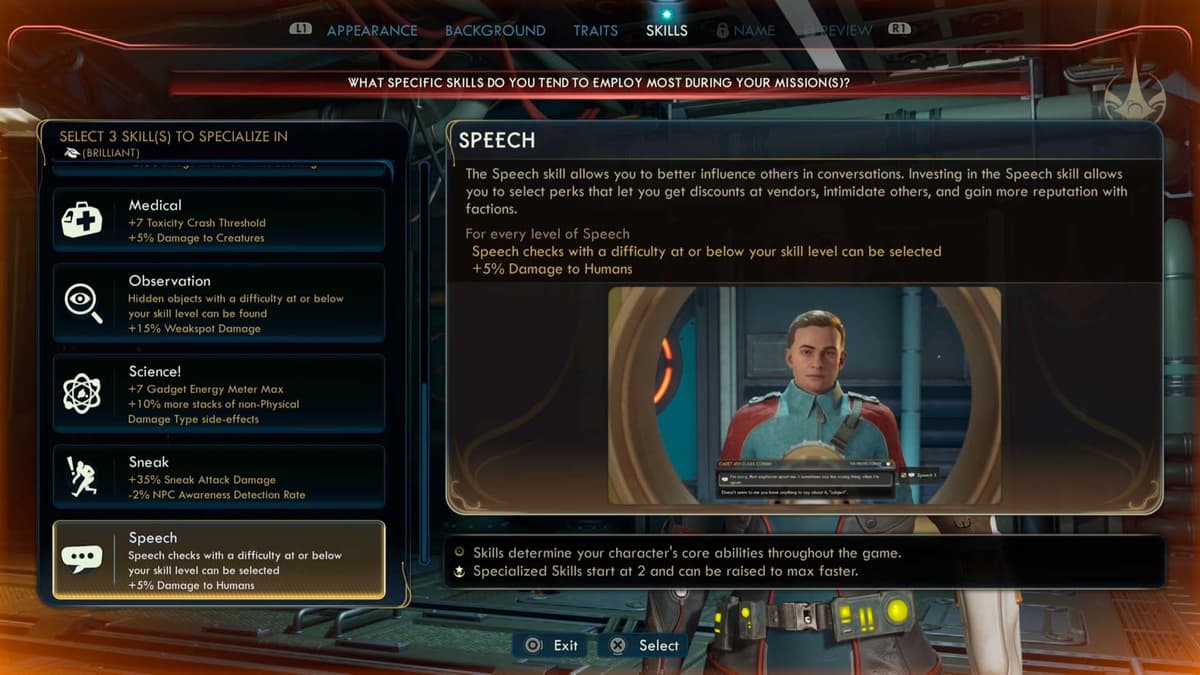Click the Speech preview image
The height and width of the screenshot is (675, 1200).
tap(804, 395)
